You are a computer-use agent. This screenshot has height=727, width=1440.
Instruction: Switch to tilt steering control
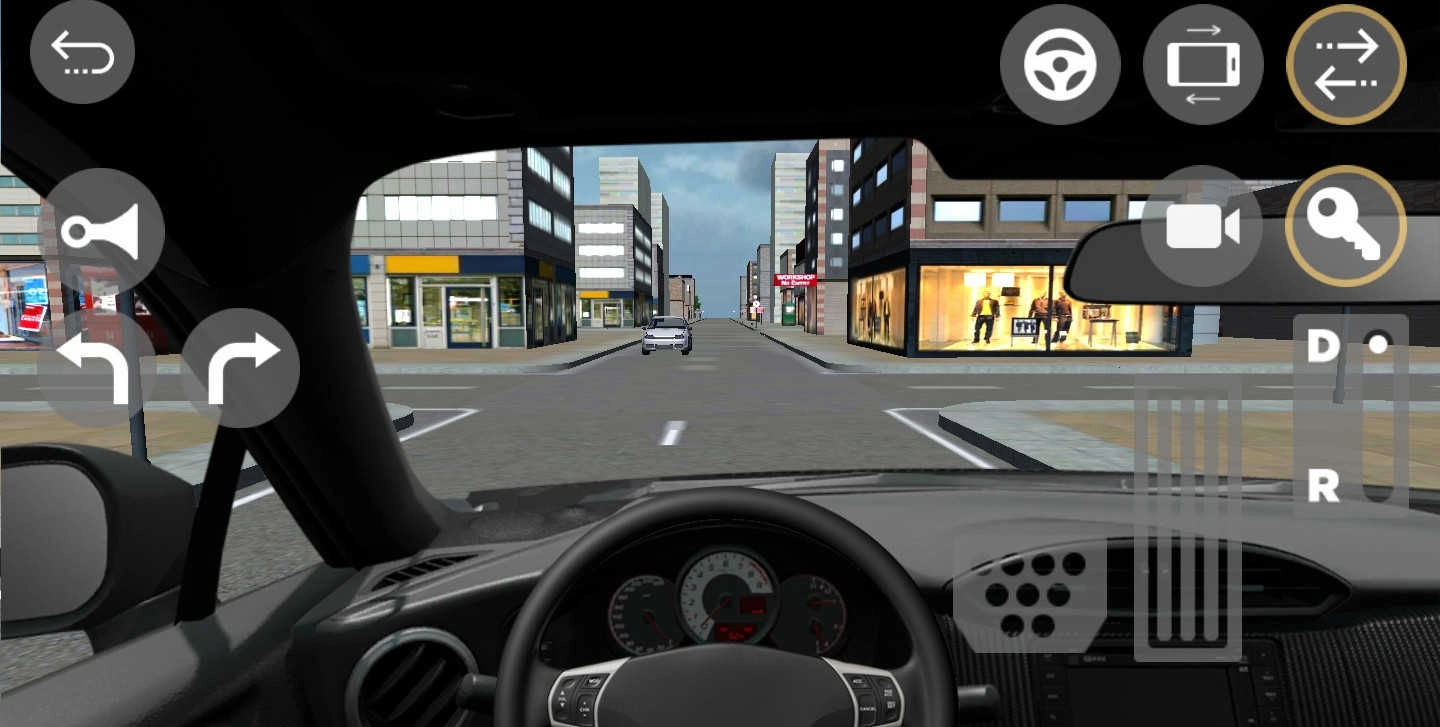click(x=1203, y=62)
